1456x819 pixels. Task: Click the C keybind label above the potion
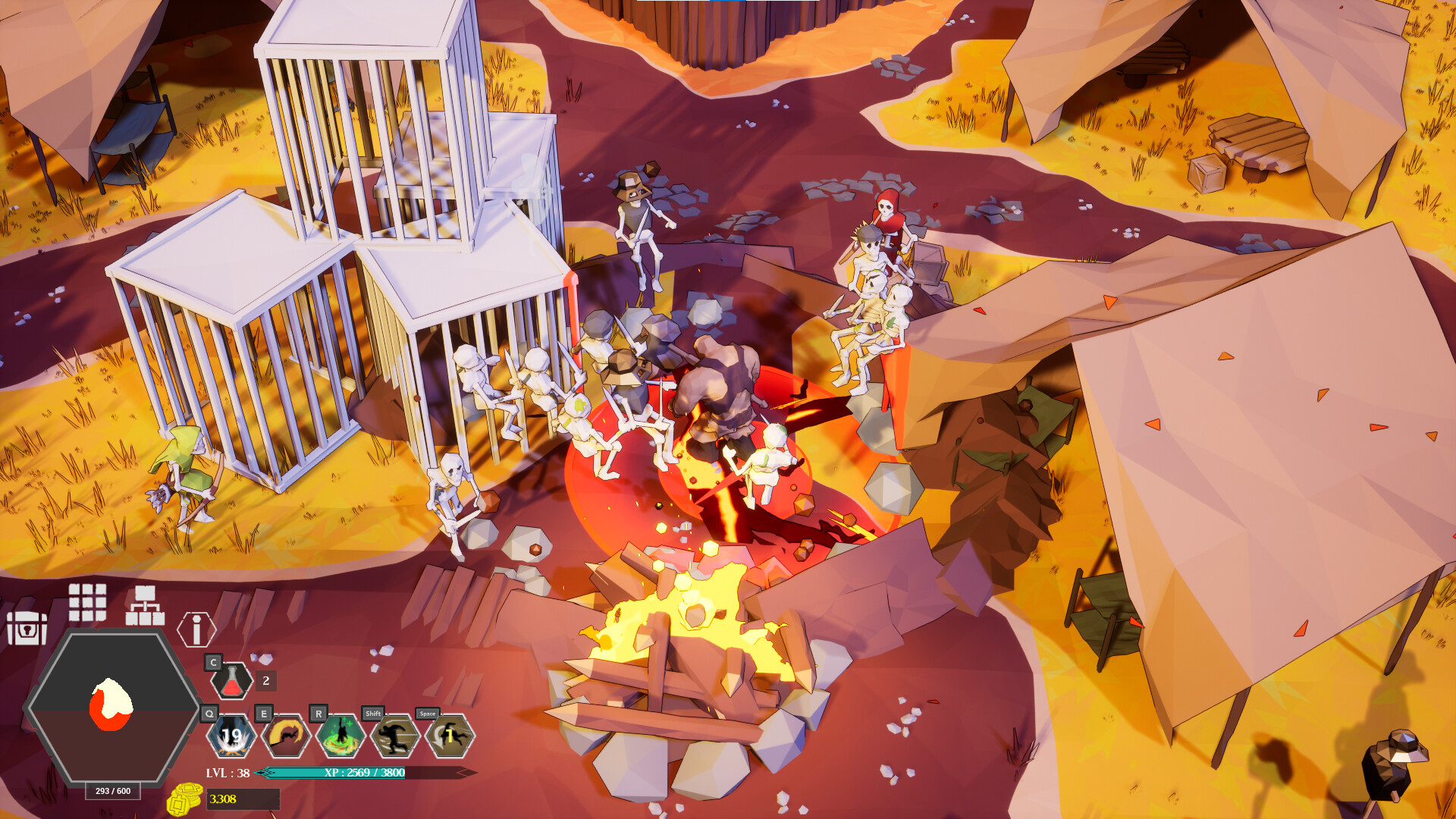pyautogui.click(x=212, y=662)
